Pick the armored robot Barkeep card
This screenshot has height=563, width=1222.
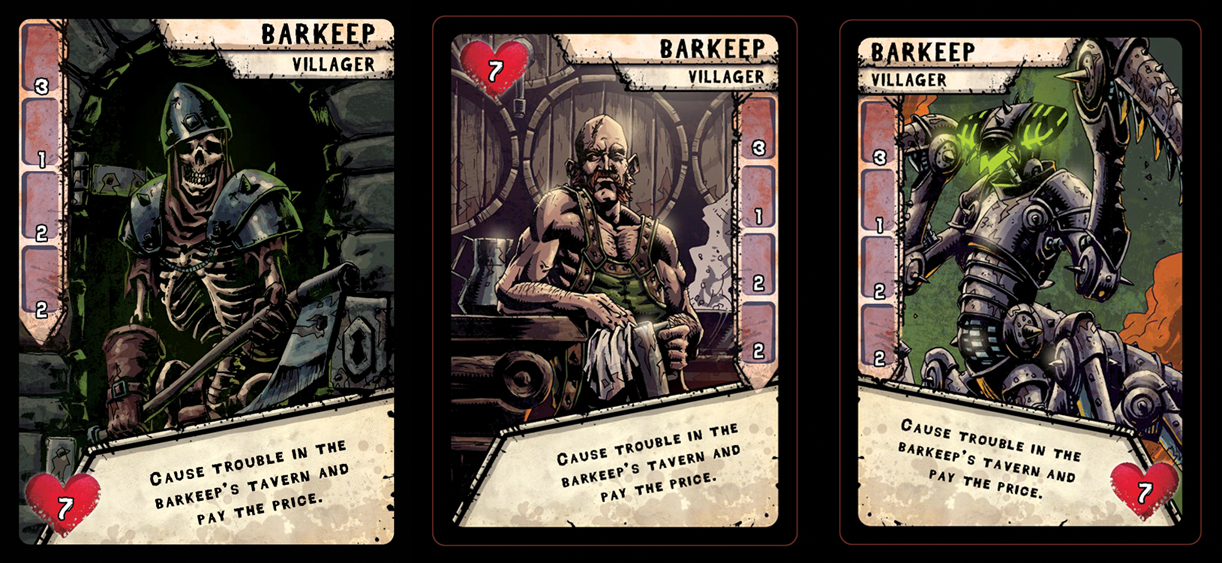point(1020,281)
